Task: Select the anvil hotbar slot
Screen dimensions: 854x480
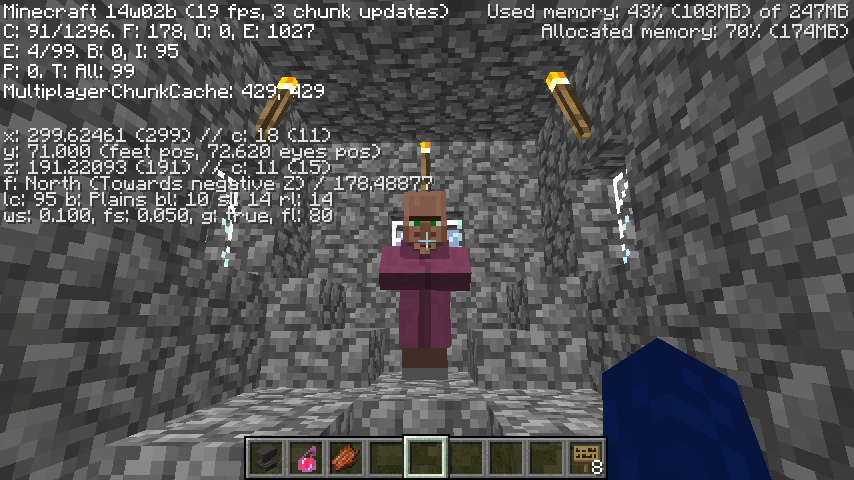Action: (265, 458)
